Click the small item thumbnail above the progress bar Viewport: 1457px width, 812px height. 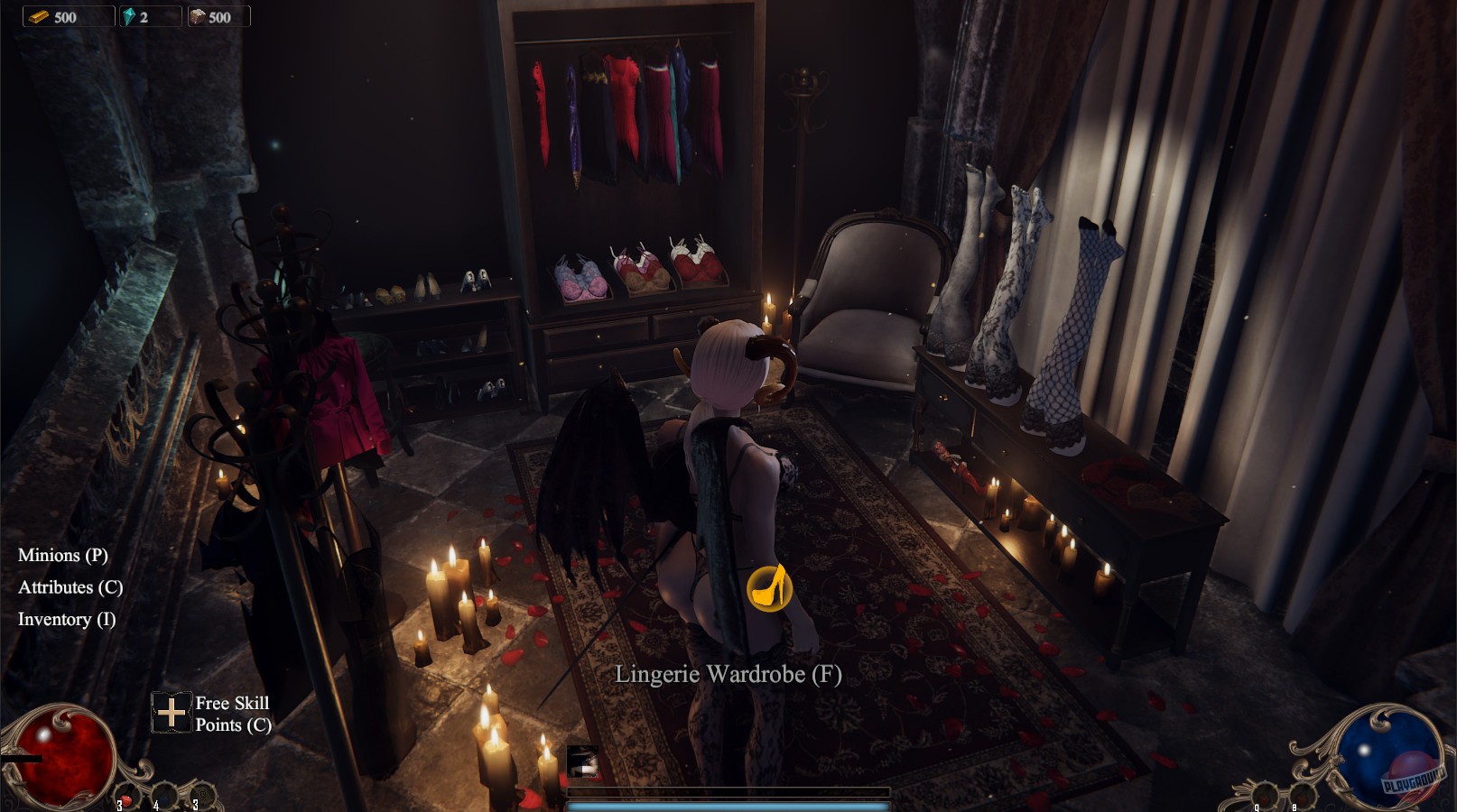click(x=582, y=763)
